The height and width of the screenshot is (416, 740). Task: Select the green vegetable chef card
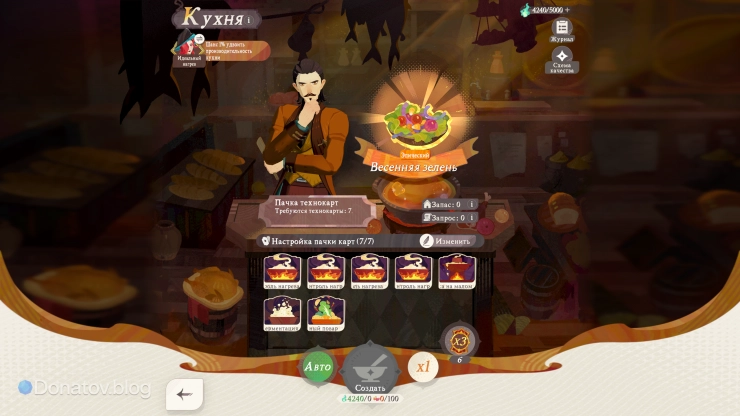326,311
